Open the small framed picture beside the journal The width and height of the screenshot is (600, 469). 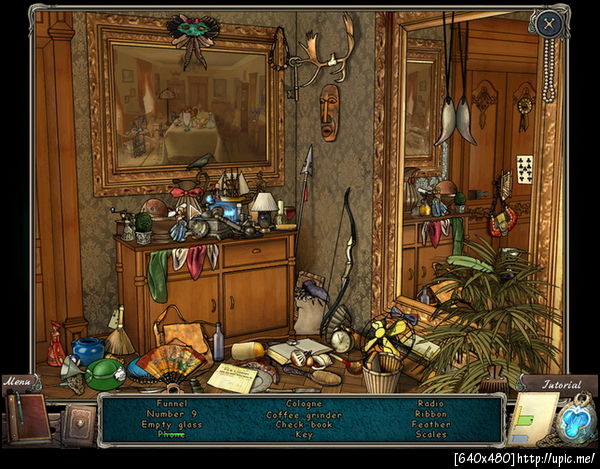pos(77,424)
